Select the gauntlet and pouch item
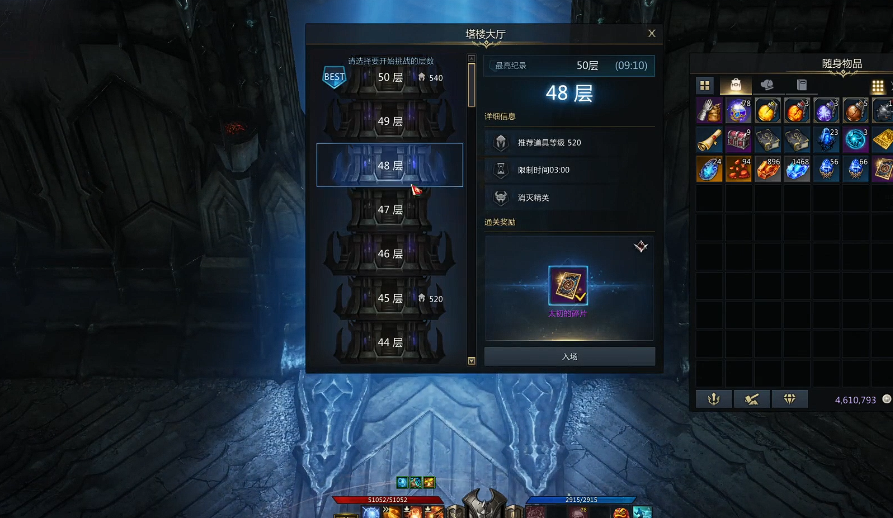Viewport: 893px width, 518px height. pos(709,110)
